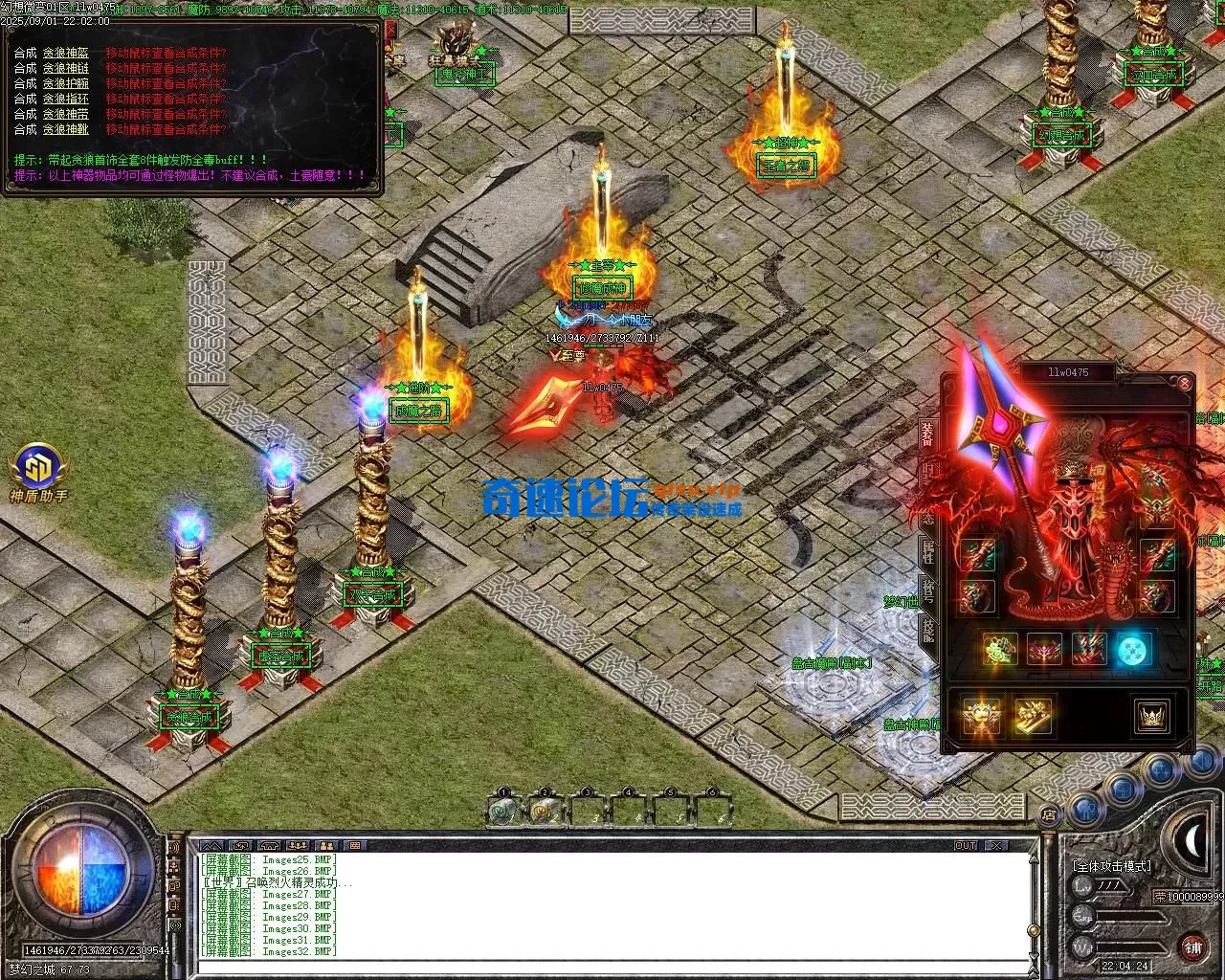
Task: Choose 贪狼神盔 synthesis link
Action: coord(66,54)
